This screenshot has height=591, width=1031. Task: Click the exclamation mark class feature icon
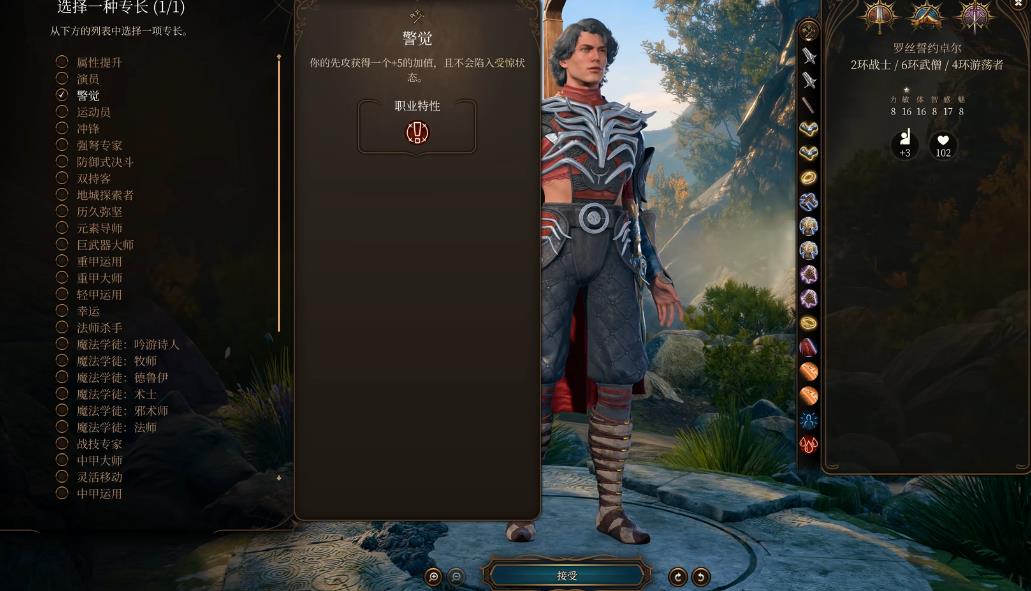pyautogui.click(x=417, y=133)
